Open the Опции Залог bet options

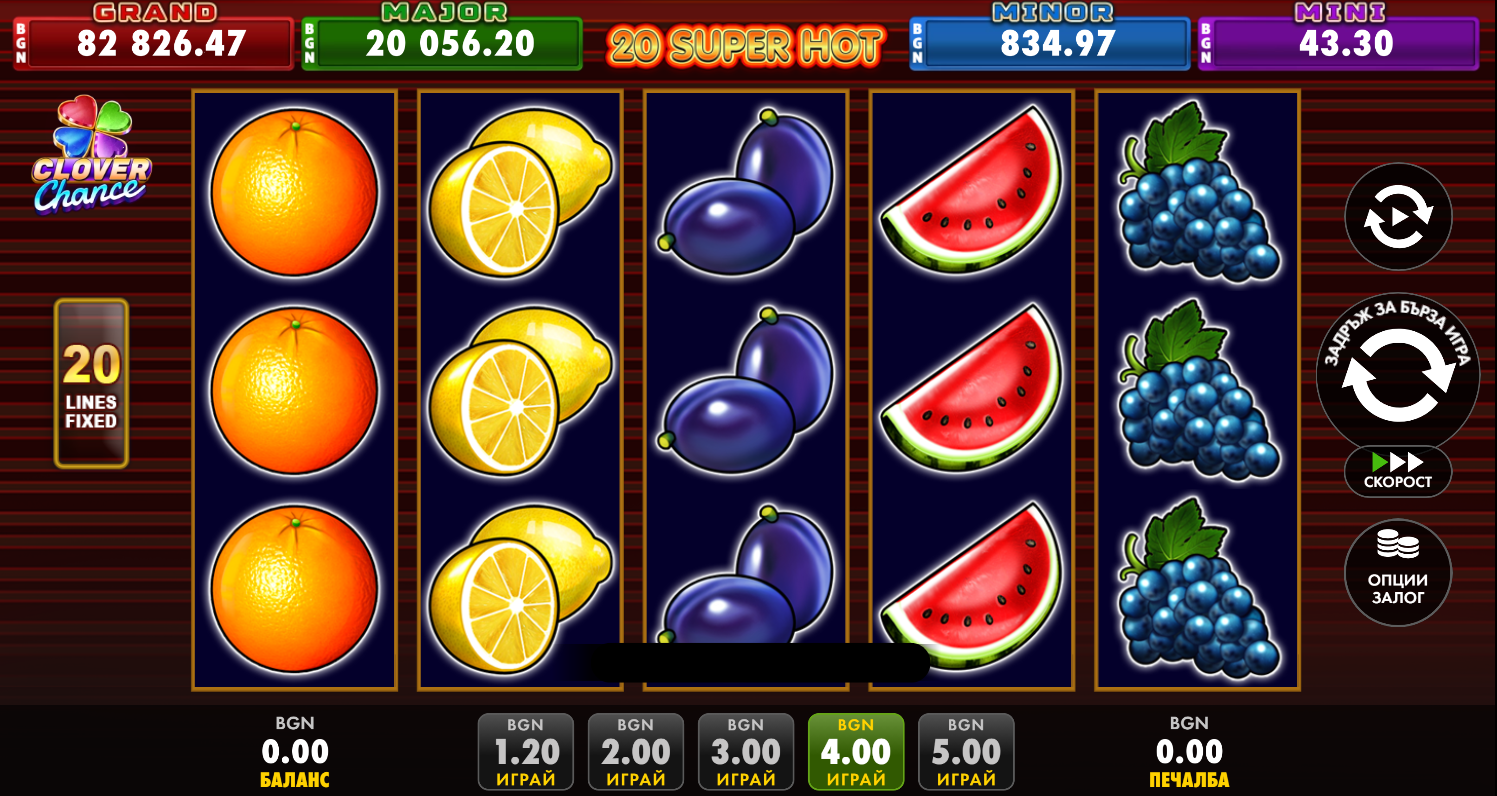[1397, 573]
